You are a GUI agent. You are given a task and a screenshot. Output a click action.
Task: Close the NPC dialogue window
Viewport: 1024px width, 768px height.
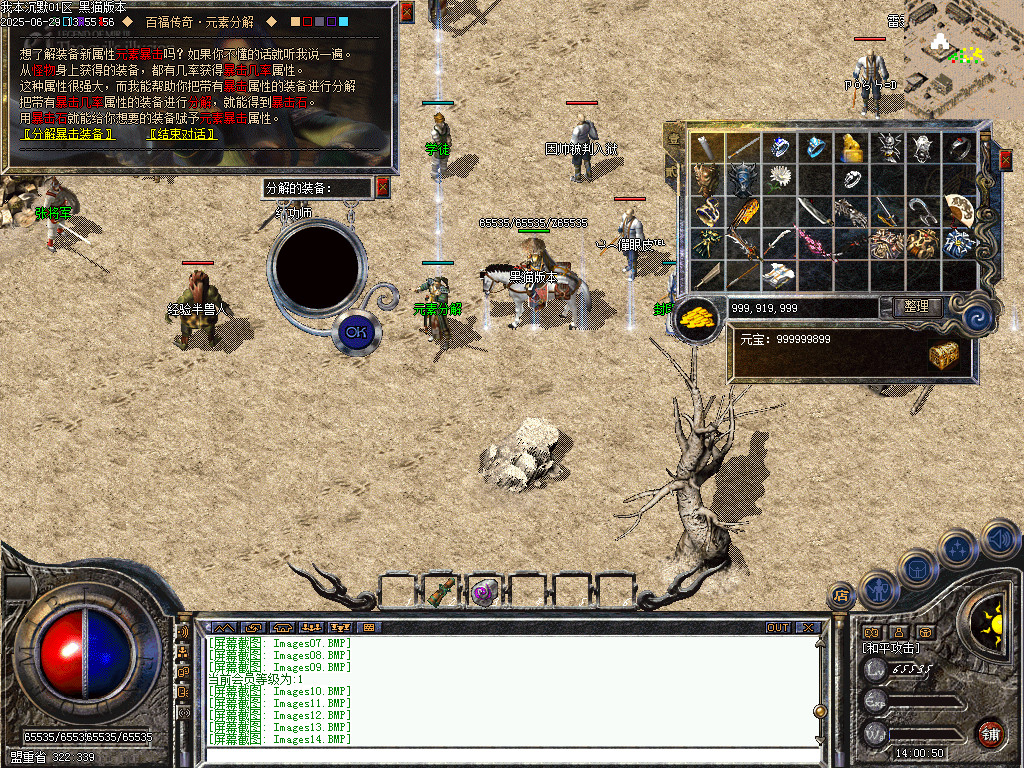coord(407,12)
